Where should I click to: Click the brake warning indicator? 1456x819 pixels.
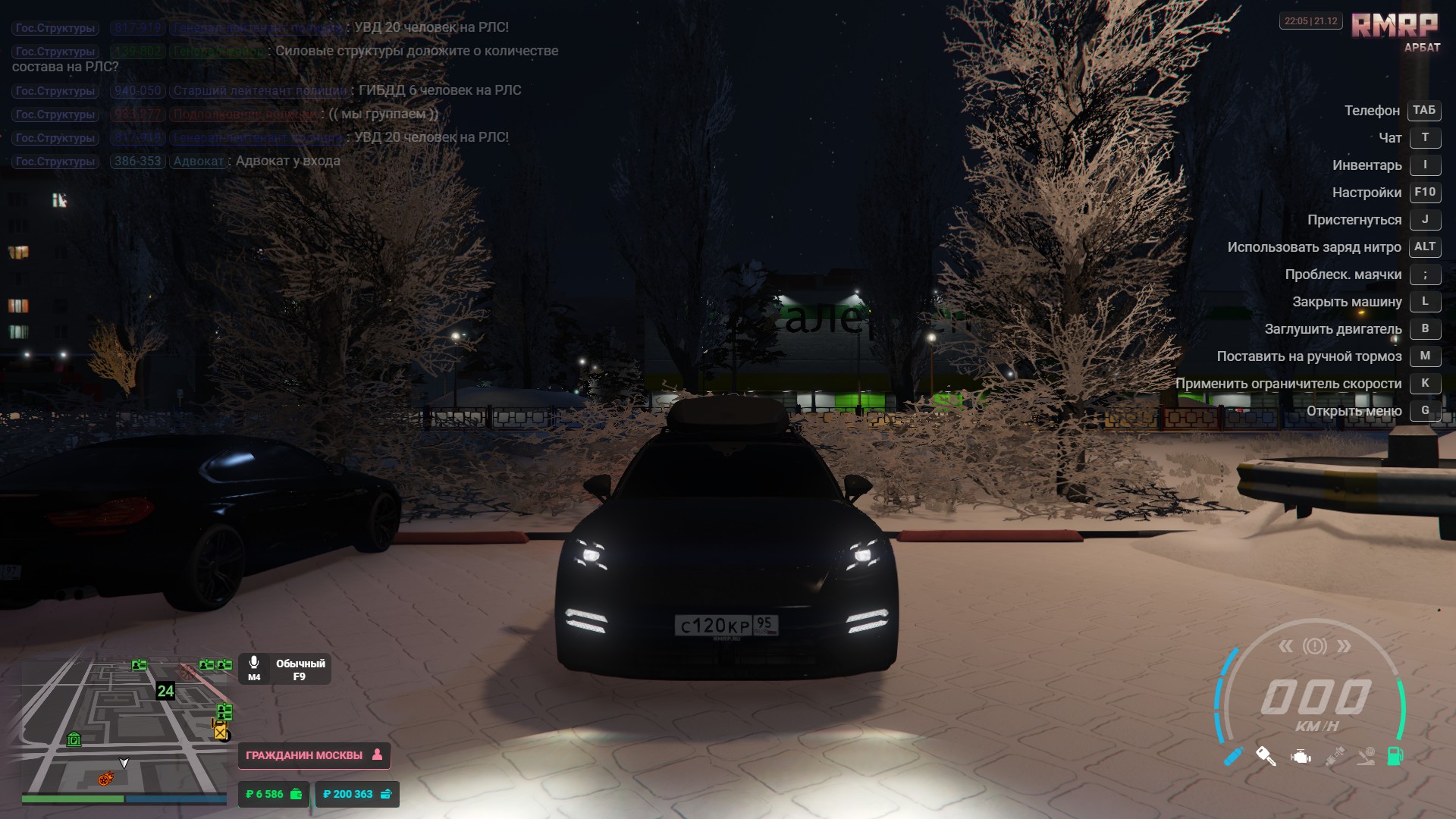(1315, 646)
